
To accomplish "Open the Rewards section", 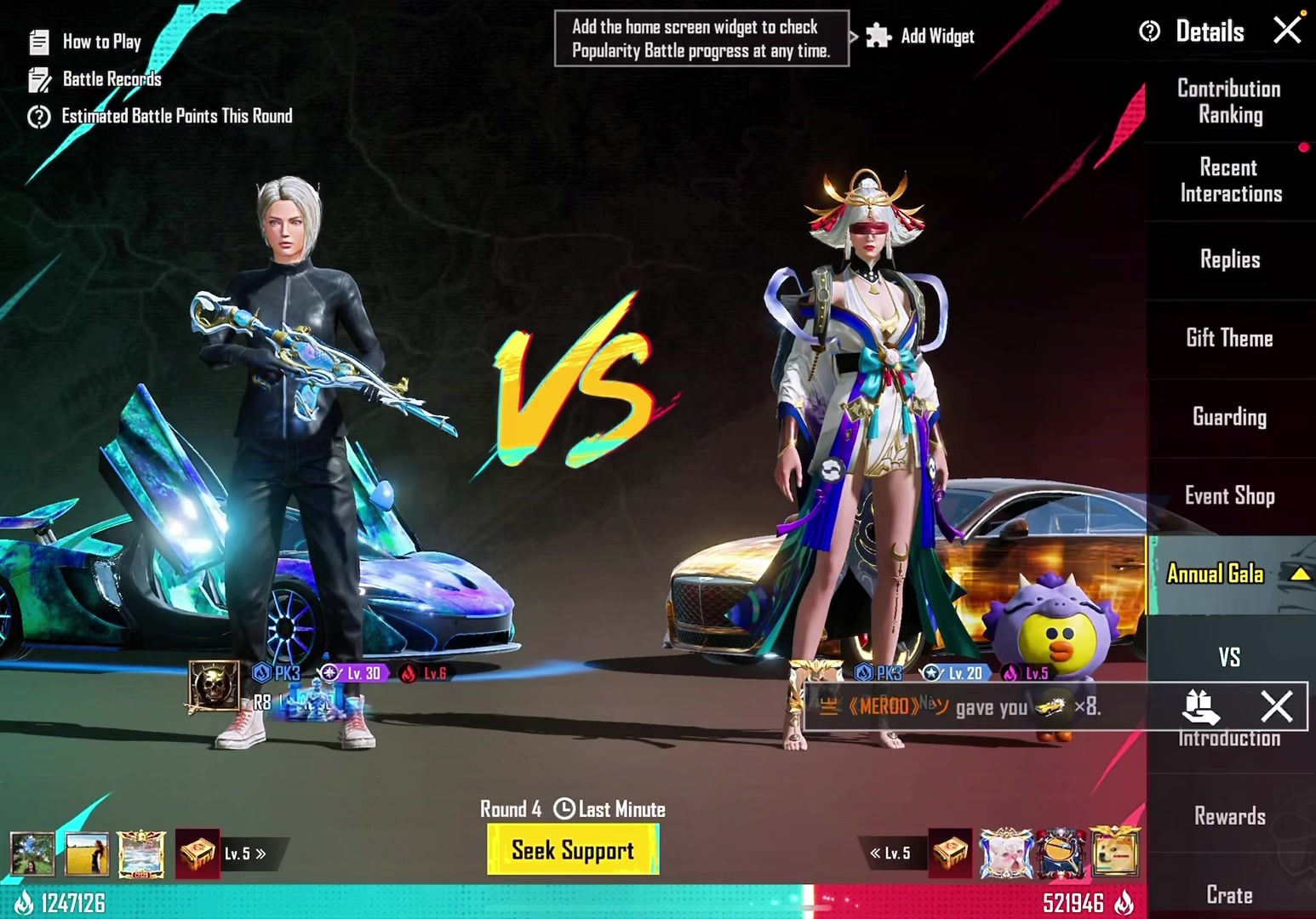I will coord(1229,817).
